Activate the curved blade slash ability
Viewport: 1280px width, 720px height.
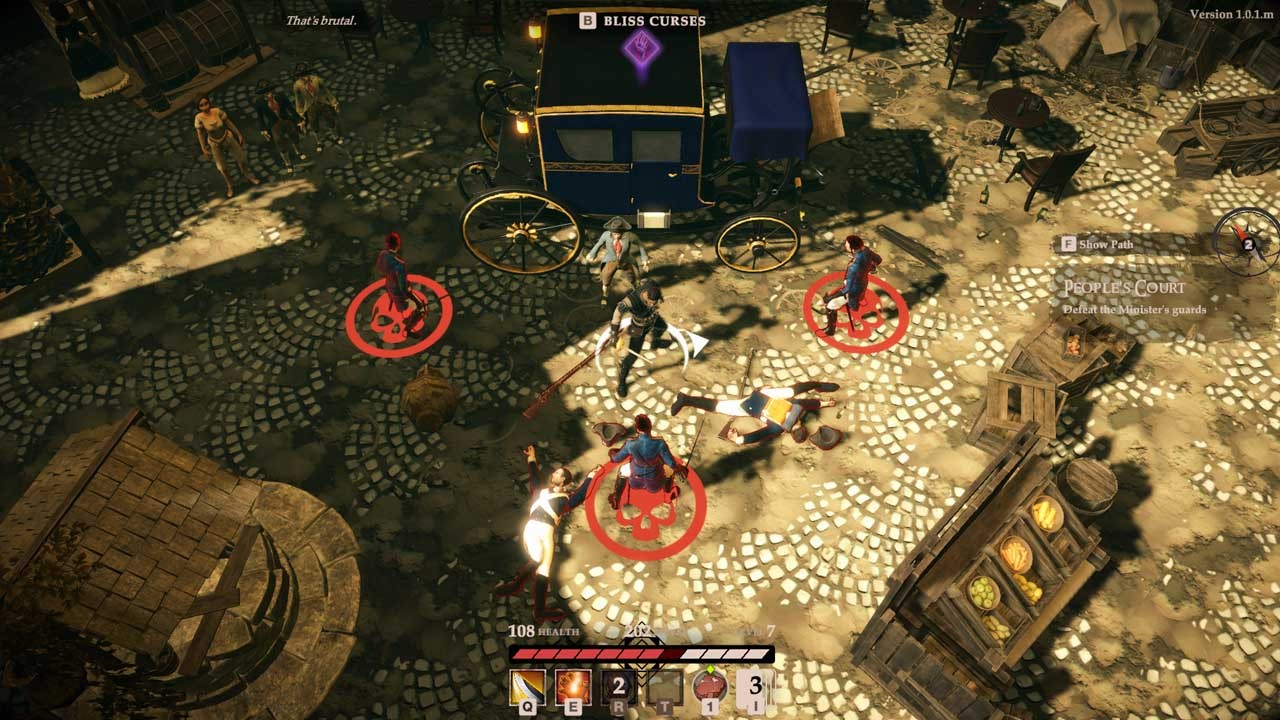point(527,687)
